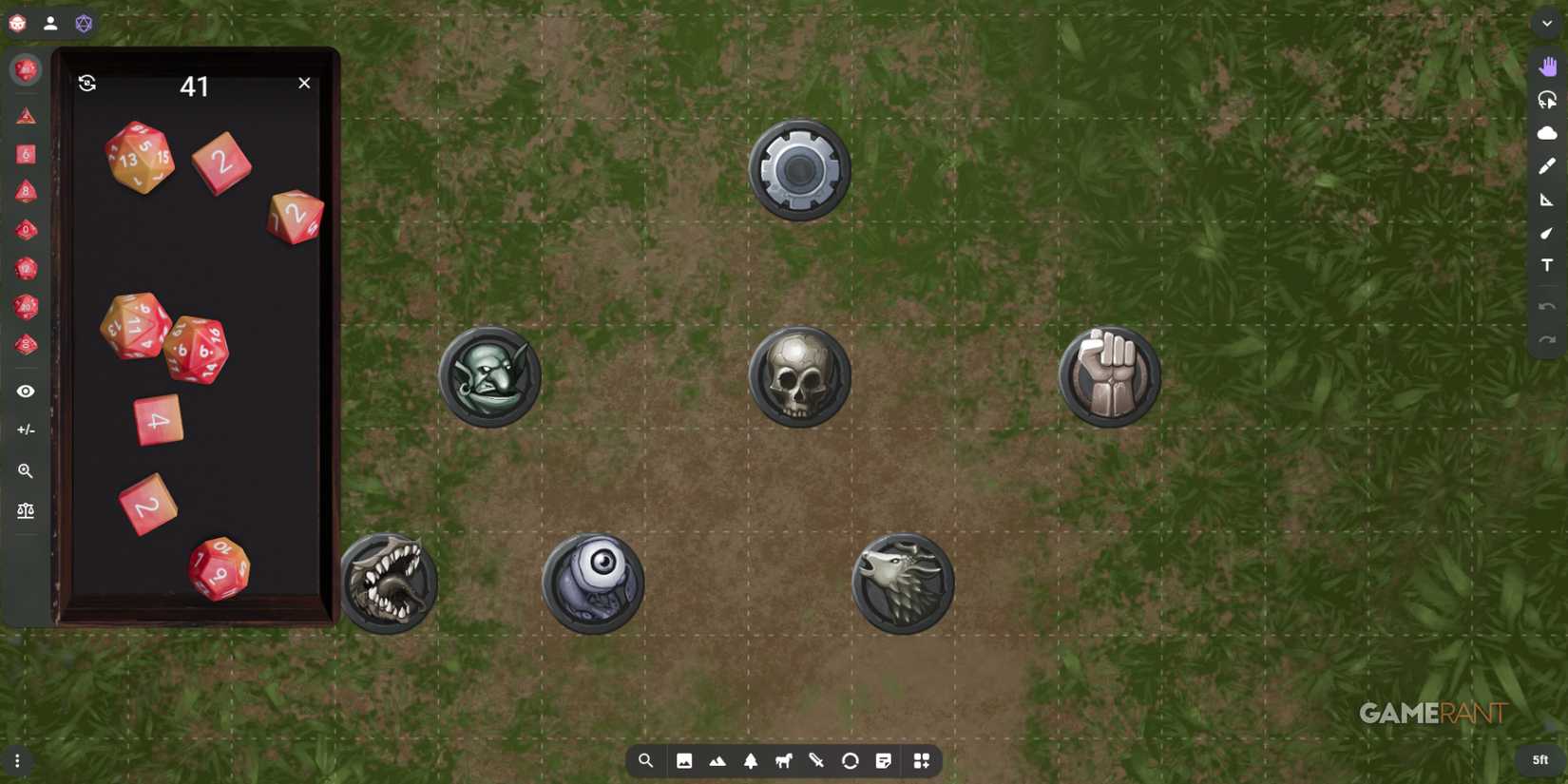Viewport: 1568px width, 784px height.
Task: Select the Measure tool
Action: [x=1547, y=201]
